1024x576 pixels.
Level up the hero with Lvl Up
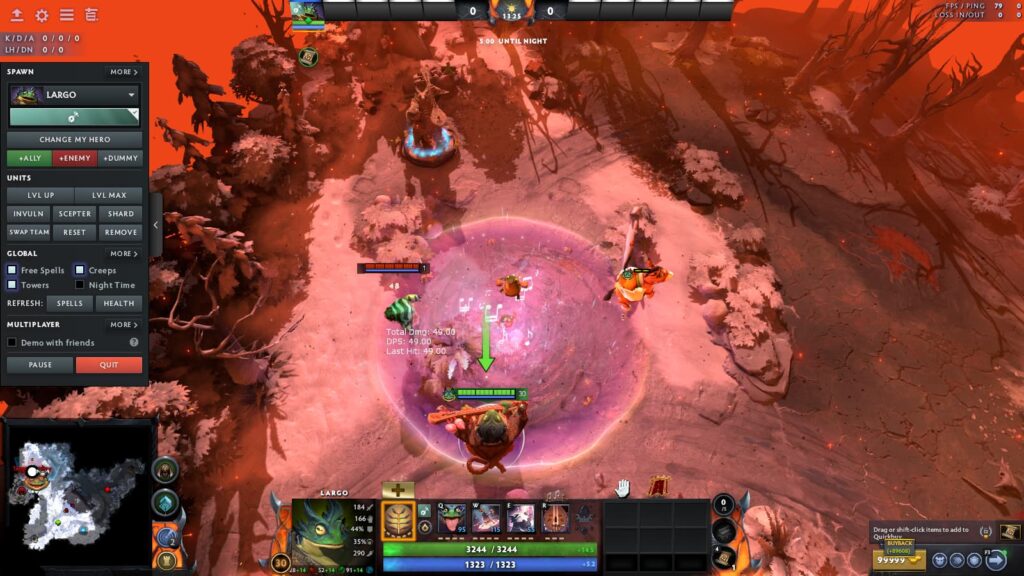(x=41, y=195)
